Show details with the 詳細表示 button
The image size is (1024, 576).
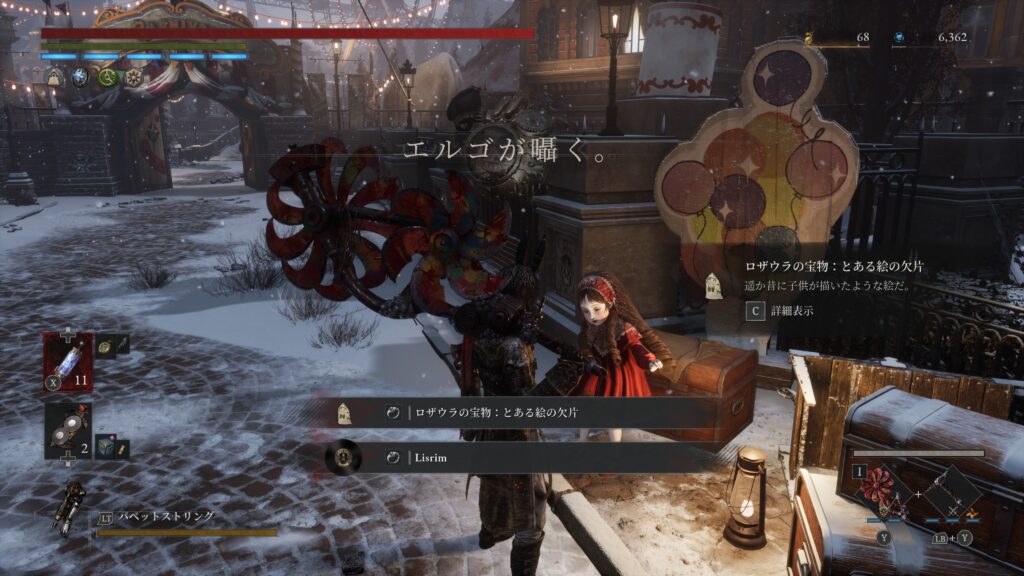coord(782,311)
